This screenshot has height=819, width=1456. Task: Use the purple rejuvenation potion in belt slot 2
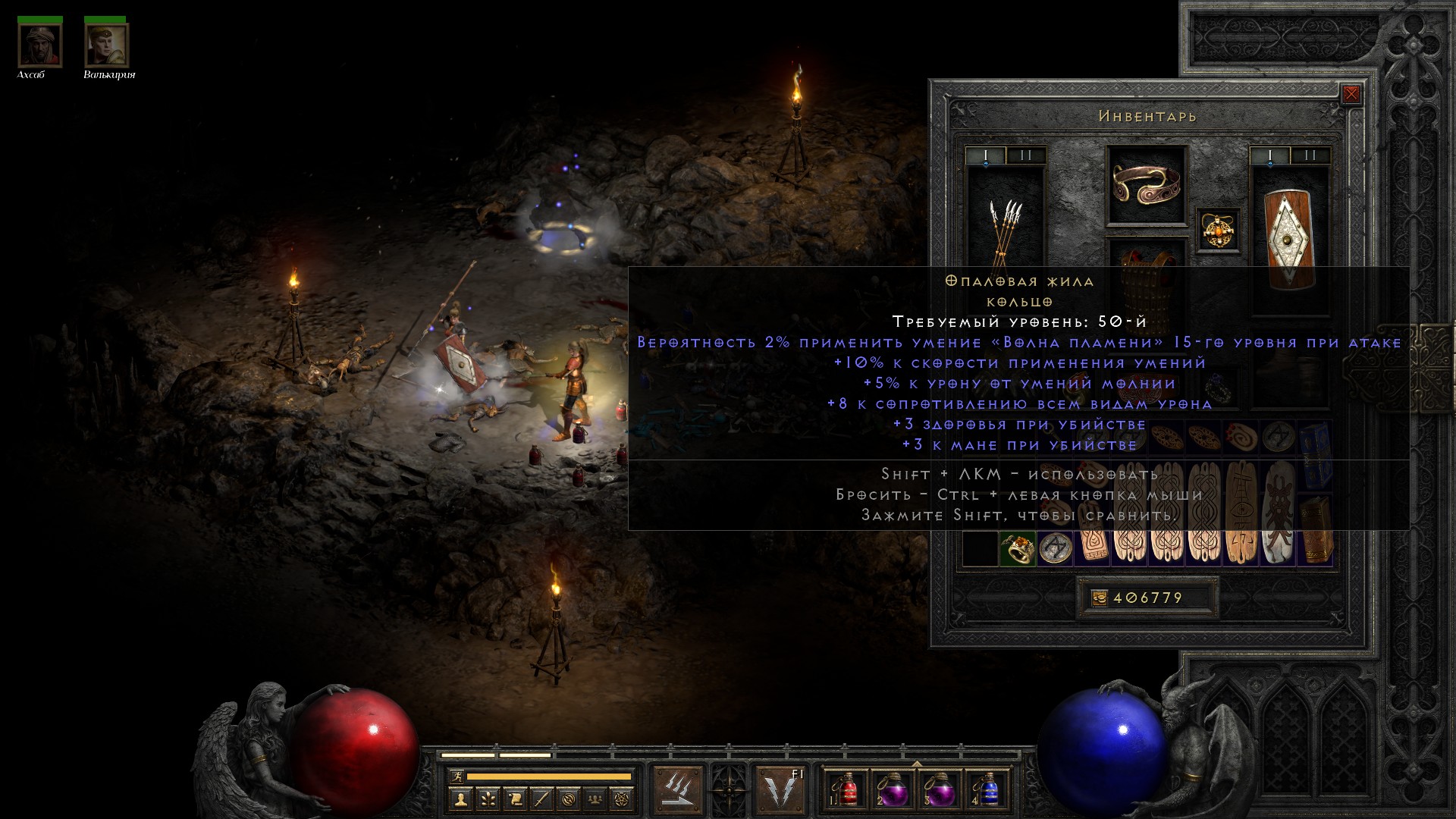coord(893,789)
